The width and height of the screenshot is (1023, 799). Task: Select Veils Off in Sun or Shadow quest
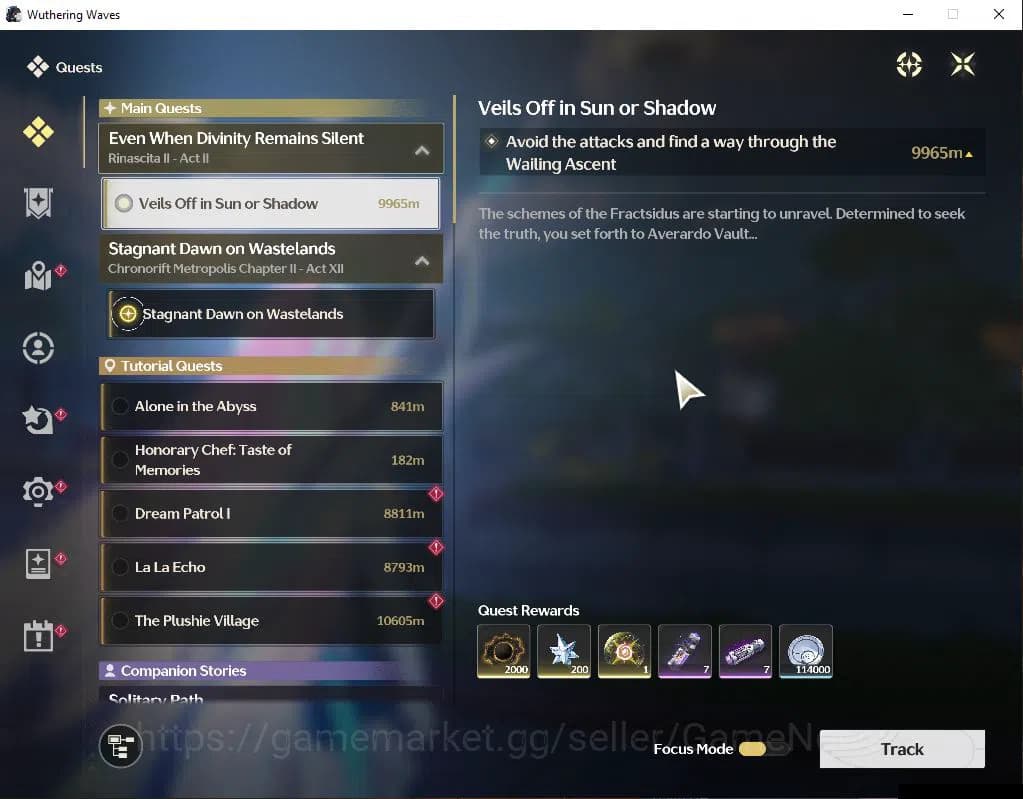(270, 203)
